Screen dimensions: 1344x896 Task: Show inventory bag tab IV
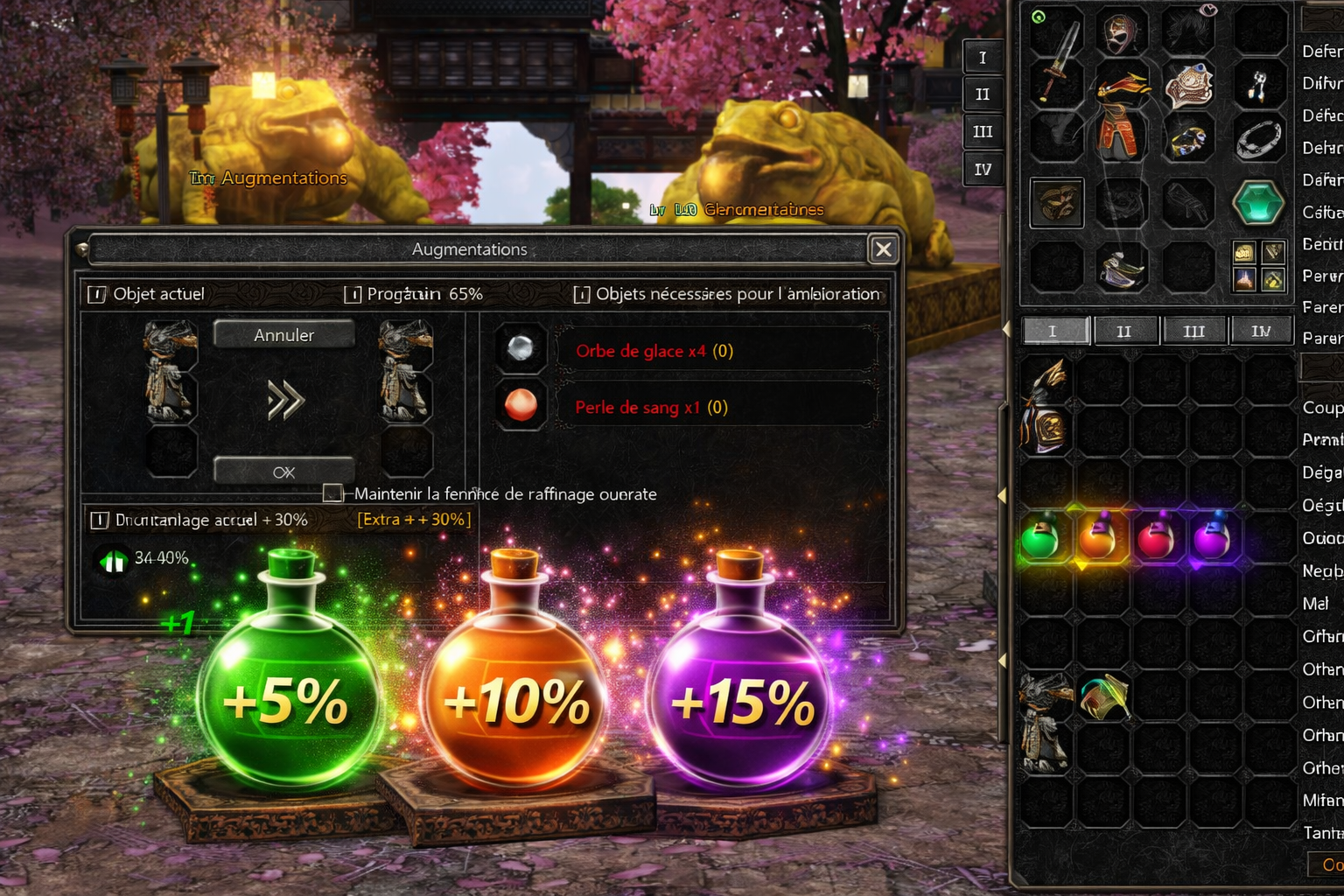1261,332
